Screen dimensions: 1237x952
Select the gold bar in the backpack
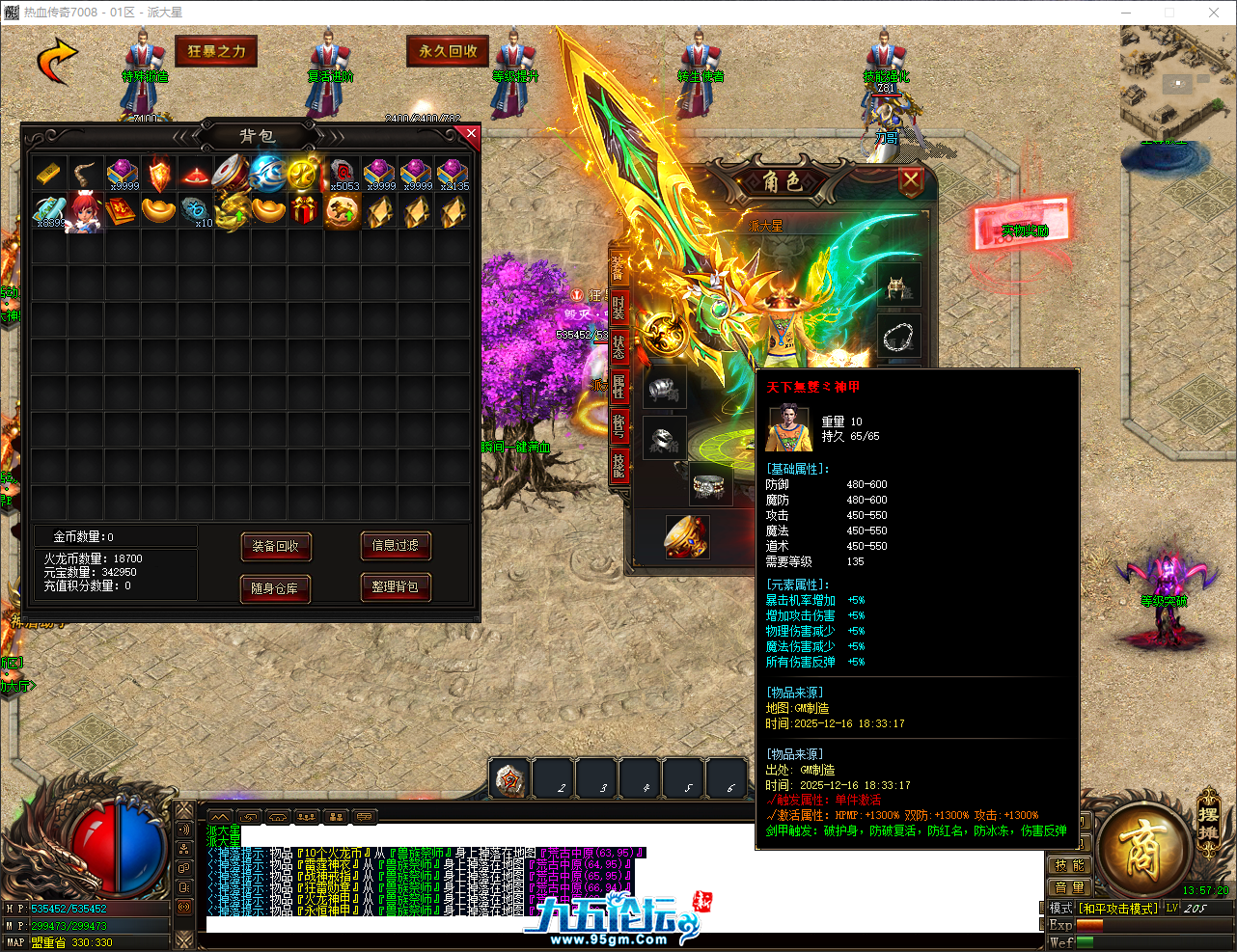coord(48,174)
